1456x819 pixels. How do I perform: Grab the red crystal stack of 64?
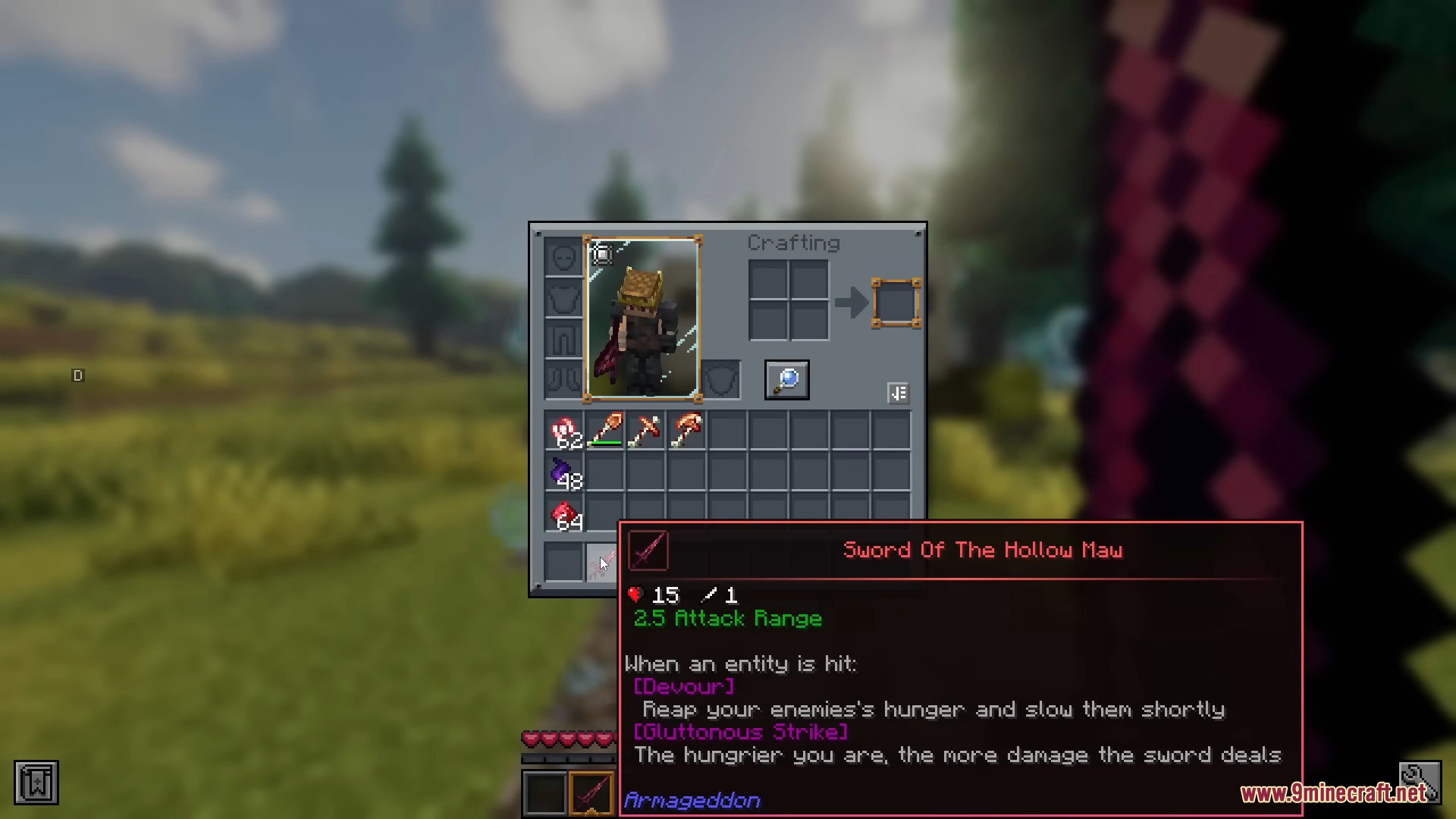(x=564, y=513)
